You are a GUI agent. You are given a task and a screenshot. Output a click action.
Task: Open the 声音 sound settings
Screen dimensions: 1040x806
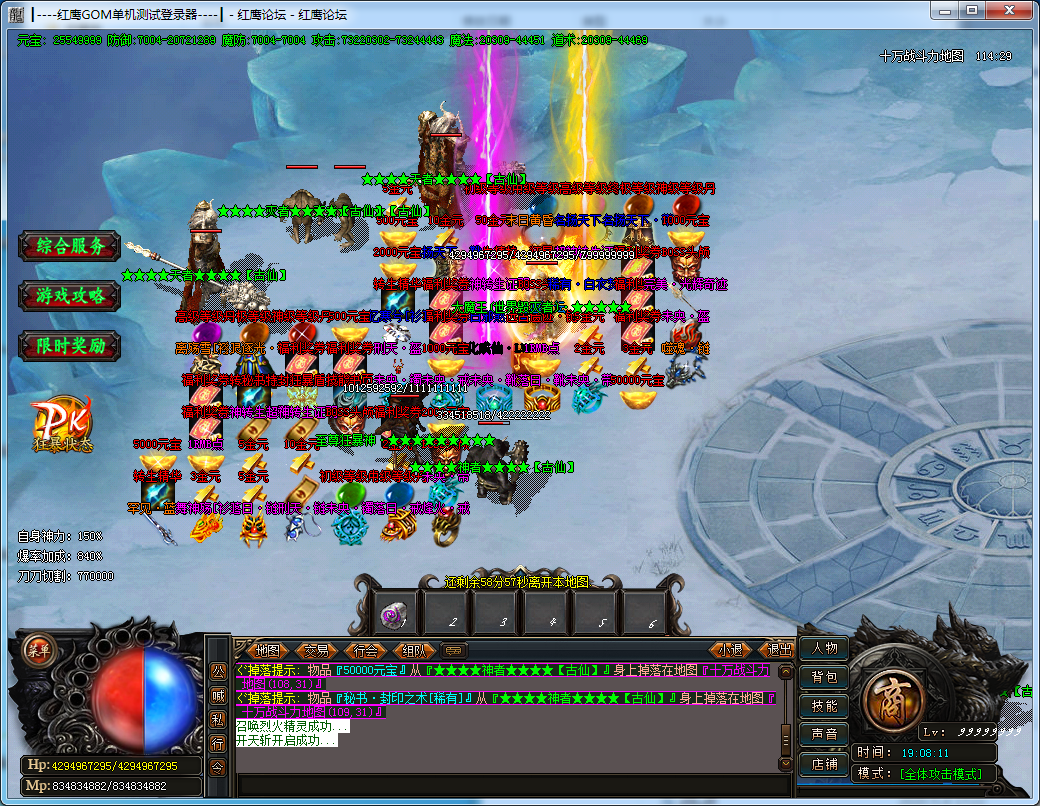824,735
